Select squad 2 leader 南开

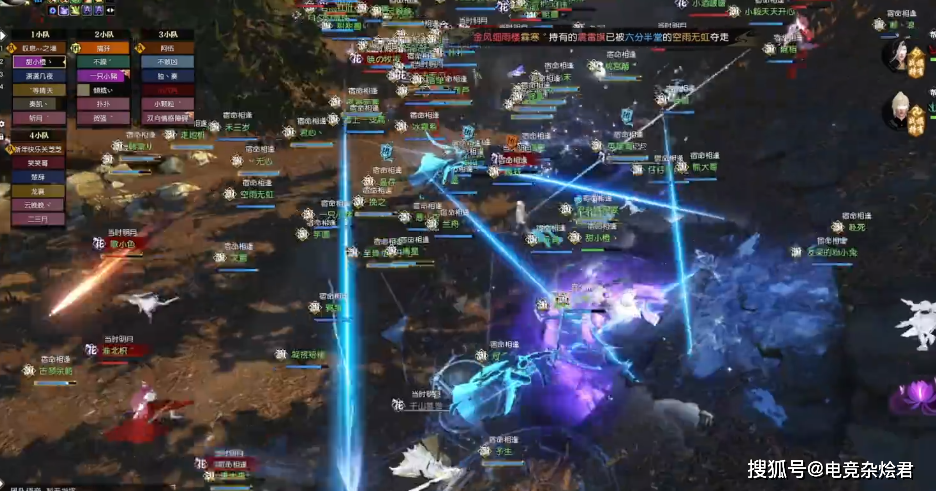pyautogui.click(x=103, y=48)
